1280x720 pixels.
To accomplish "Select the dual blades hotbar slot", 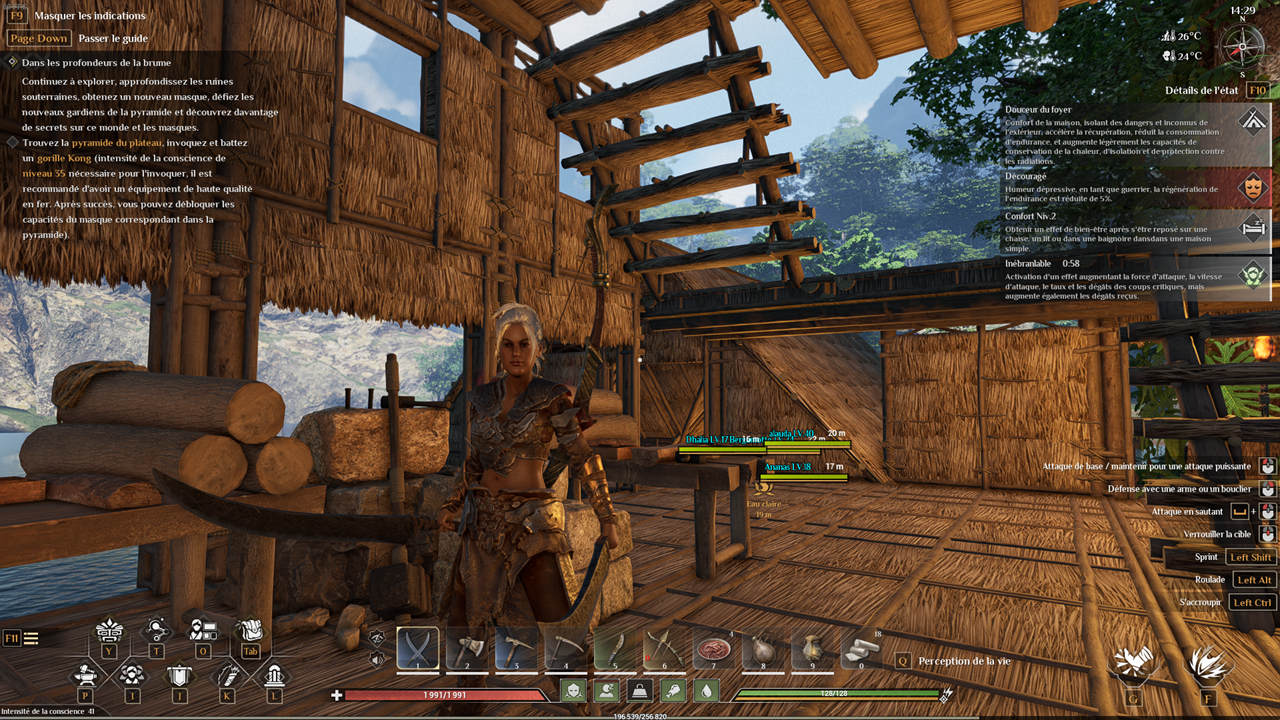I will [418, 648].
